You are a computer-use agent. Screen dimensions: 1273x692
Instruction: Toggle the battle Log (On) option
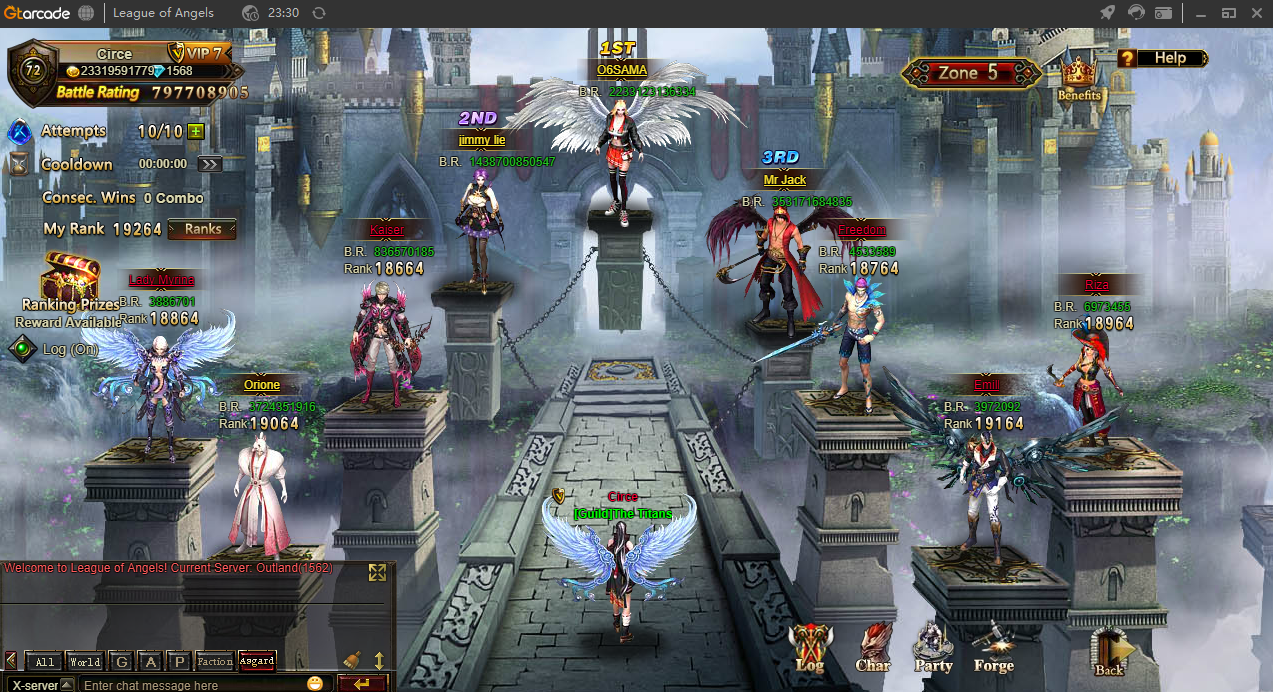(22, 349)
